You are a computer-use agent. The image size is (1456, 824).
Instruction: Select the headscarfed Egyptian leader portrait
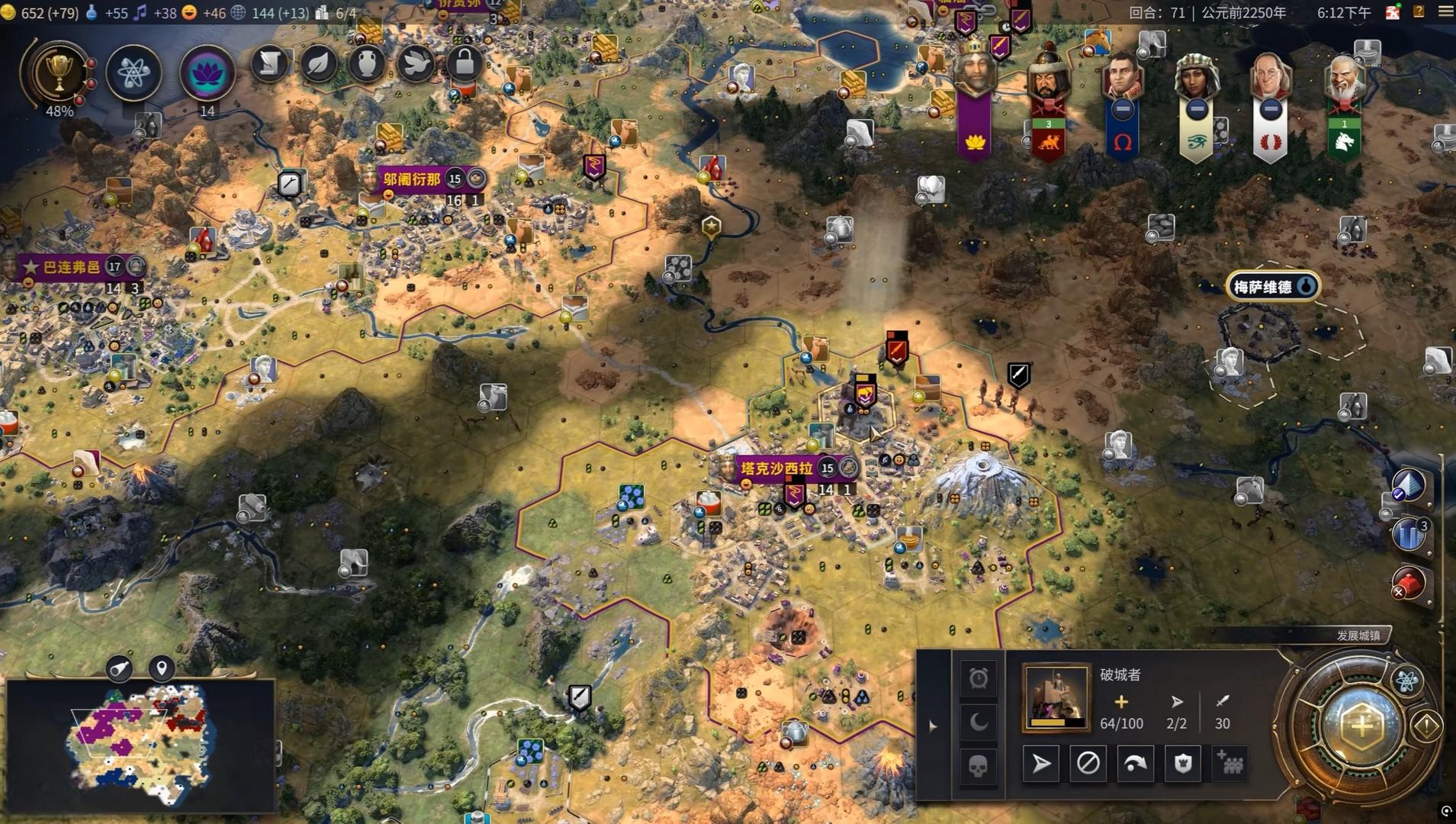(x=1196, y=80)
